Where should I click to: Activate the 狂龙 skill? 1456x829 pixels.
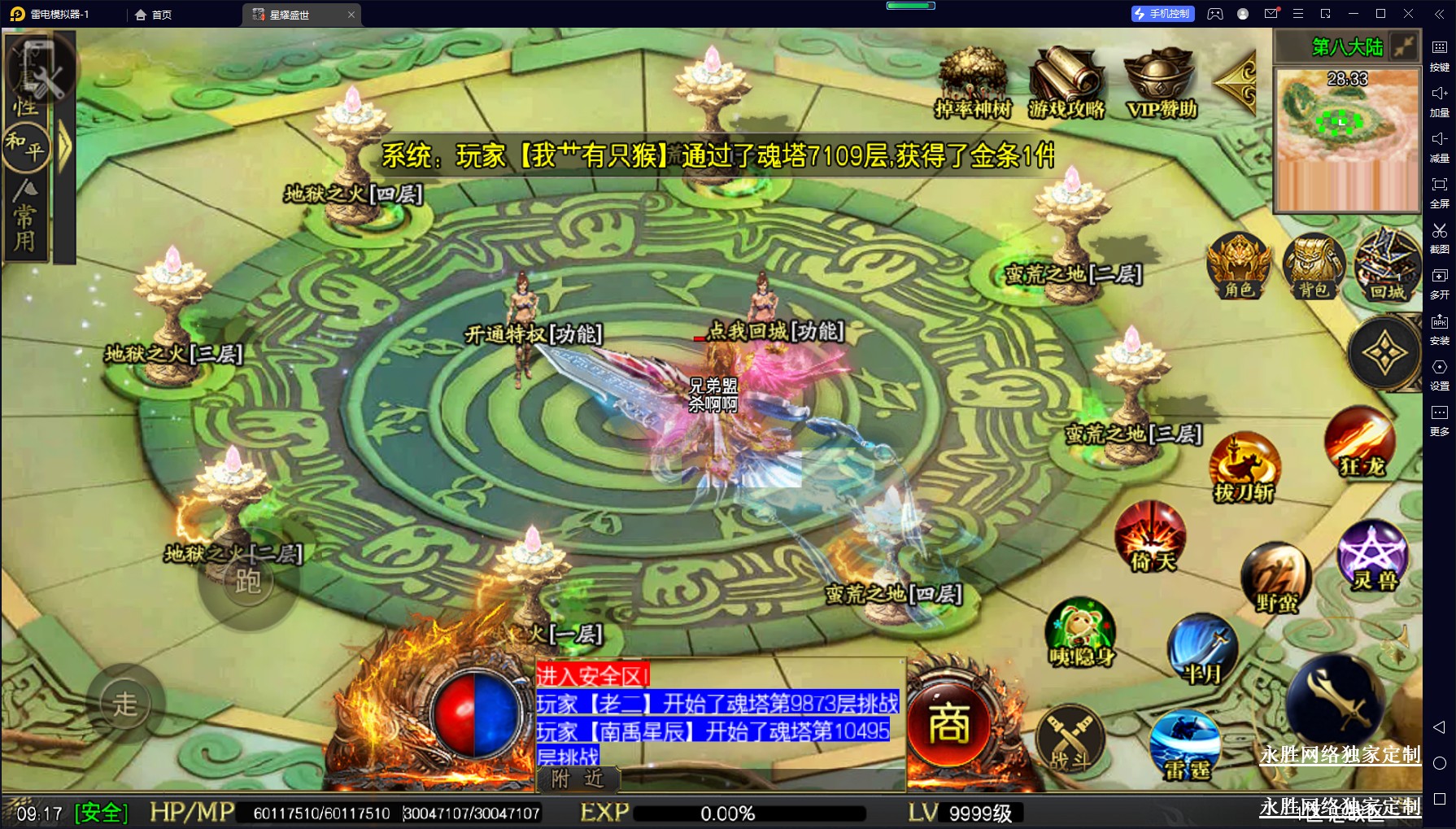tap(1361, 443)
